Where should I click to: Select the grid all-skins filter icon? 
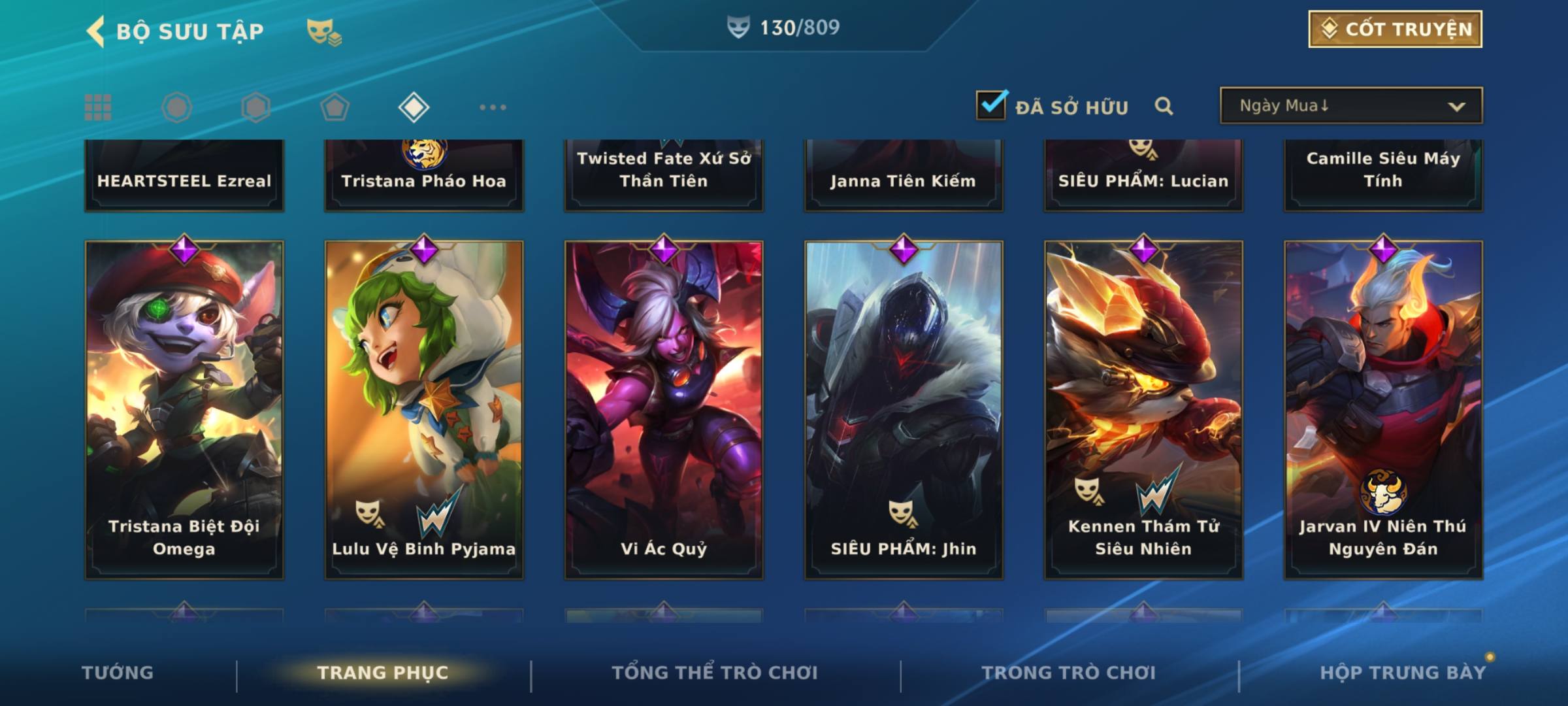(x=98, y=107)
